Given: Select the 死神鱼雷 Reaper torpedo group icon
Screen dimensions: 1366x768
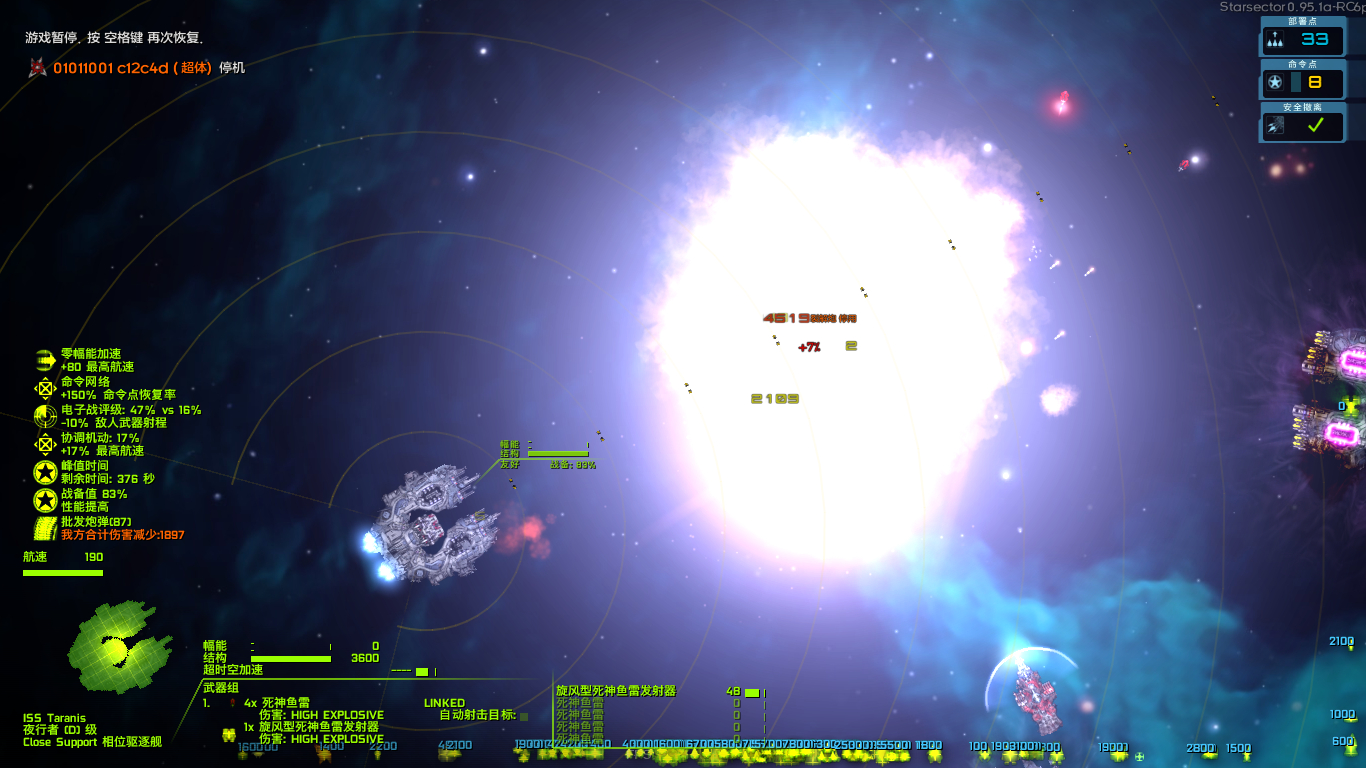Looking at the screenshot, I should click(x=230, y=702).
